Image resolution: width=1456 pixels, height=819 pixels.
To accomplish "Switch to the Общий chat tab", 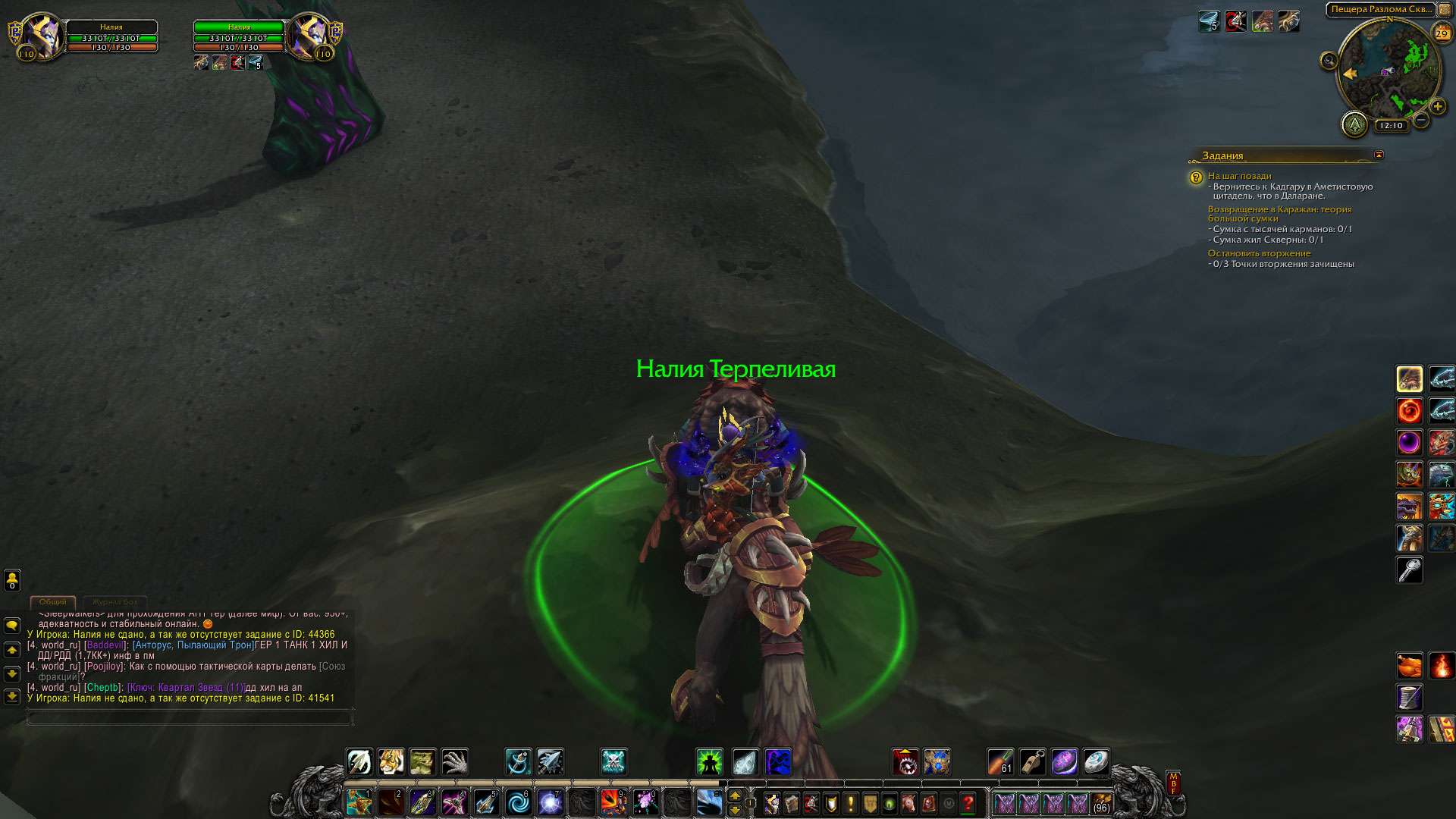I will 53,602.
